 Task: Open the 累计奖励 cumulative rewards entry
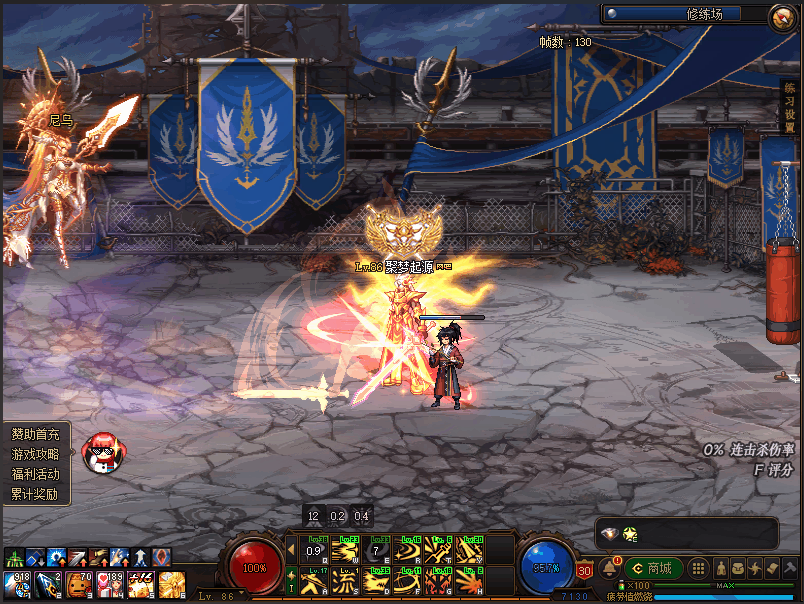(36, 494)
